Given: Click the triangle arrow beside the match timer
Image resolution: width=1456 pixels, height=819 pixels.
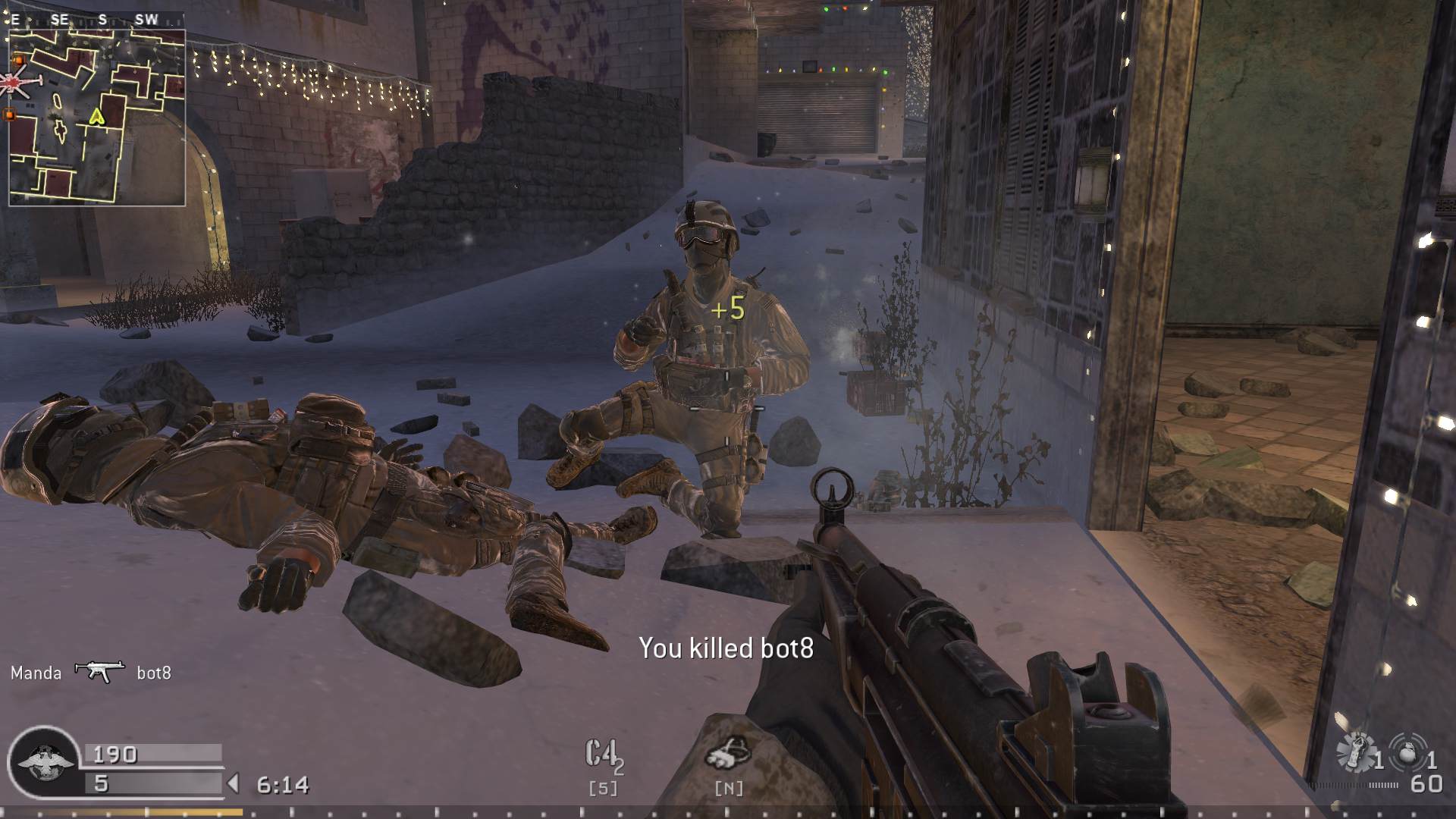Looking at the screenshot, I should 234,782.
